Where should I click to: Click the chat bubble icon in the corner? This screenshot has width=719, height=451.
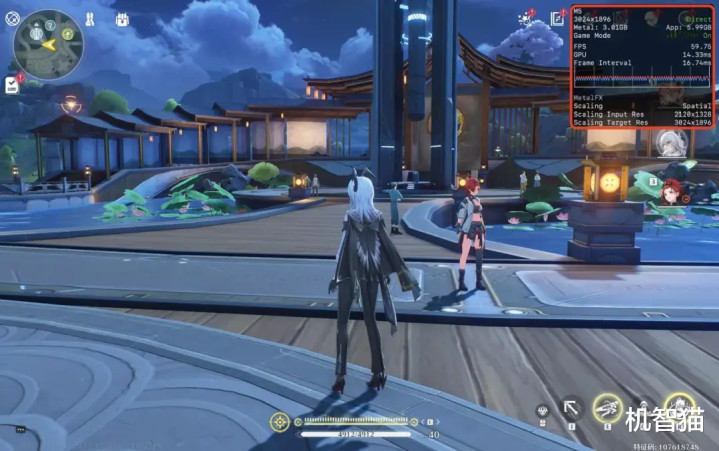[x=19, y=429]
